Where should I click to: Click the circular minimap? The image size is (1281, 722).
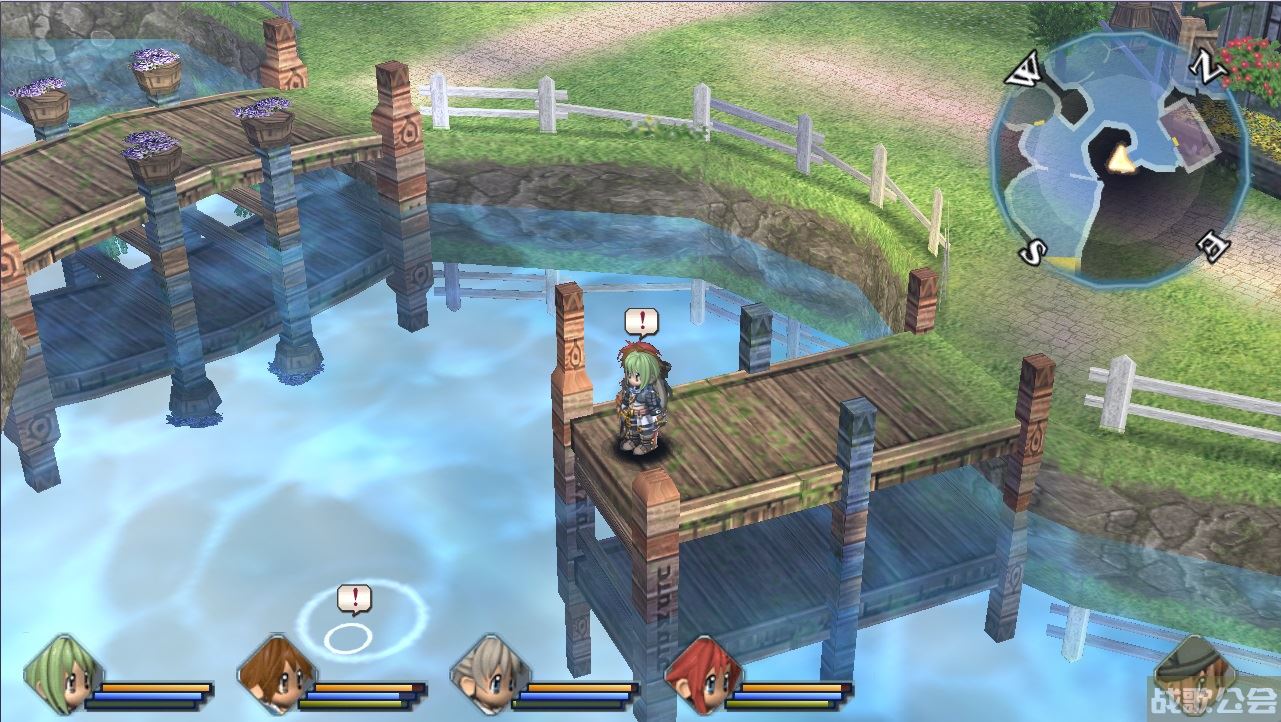point(1119,160)
